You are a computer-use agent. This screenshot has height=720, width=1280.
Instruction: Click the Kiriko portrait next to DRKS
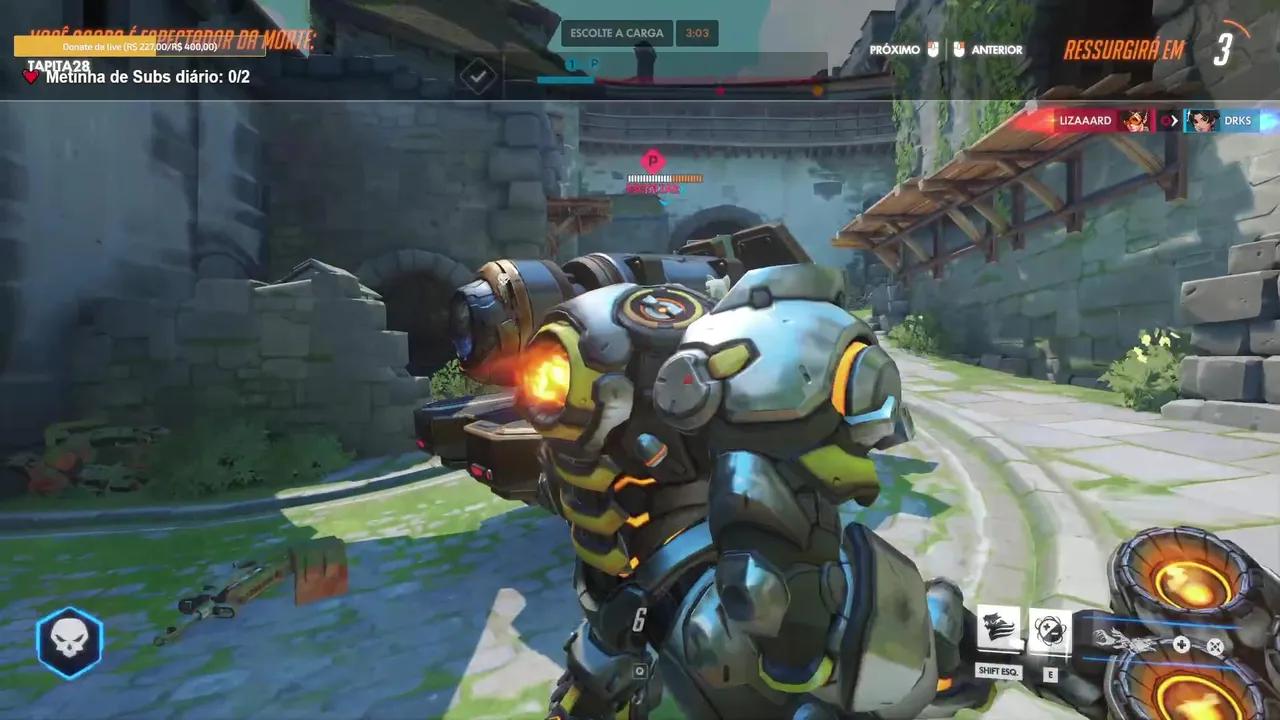(1201, 120)
